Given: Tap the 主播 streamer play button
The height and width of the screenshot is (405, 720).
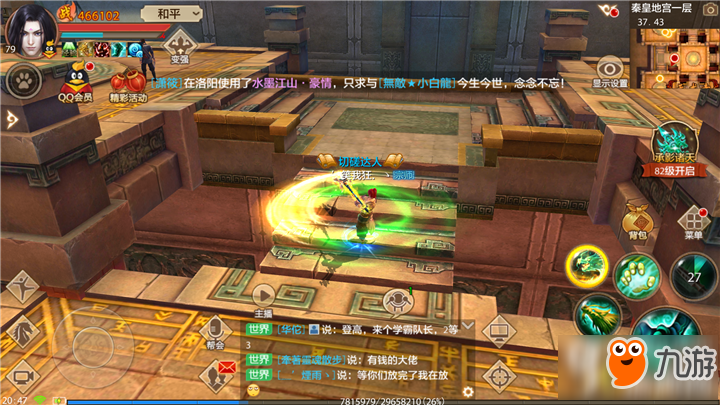Looking at the screenshot, I should tap(263, 295).
